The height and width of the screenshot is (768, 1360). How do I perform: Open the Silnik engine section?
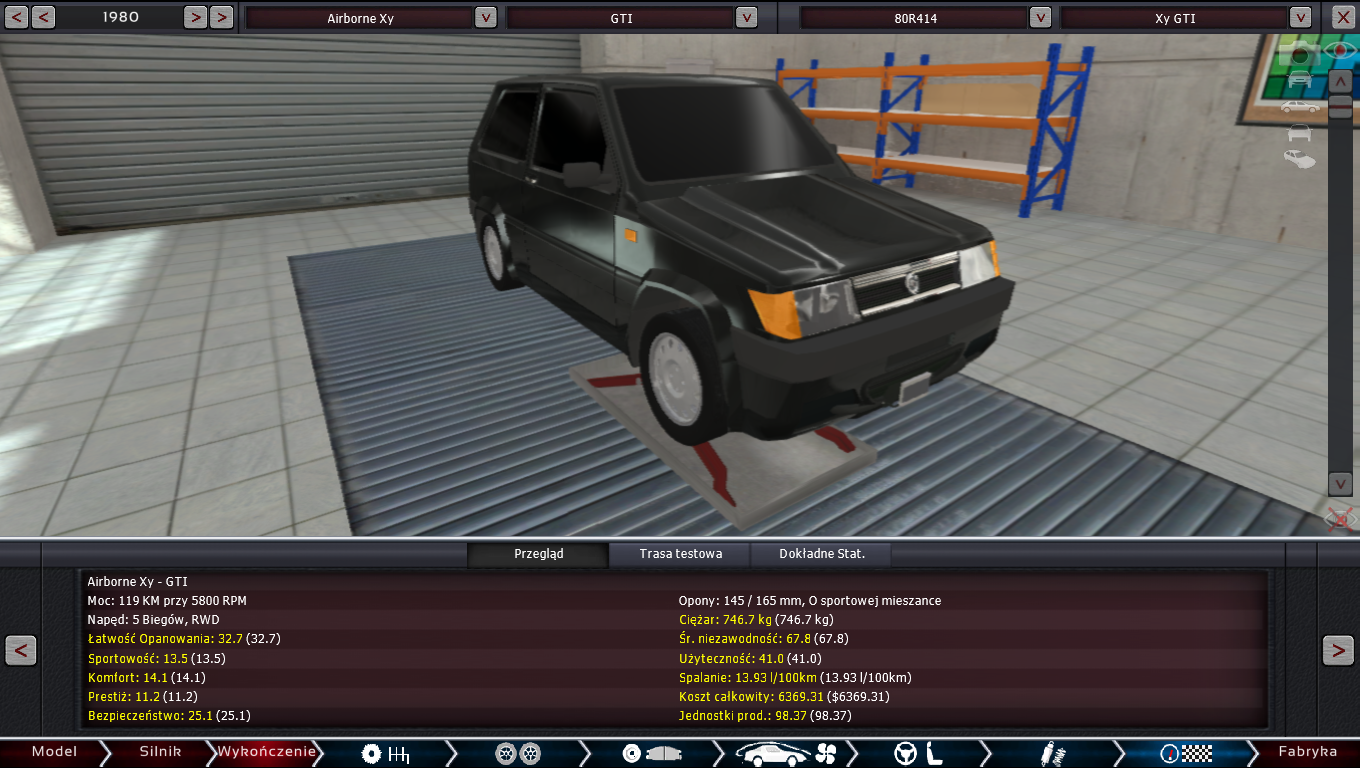click(x=160, y=752)
